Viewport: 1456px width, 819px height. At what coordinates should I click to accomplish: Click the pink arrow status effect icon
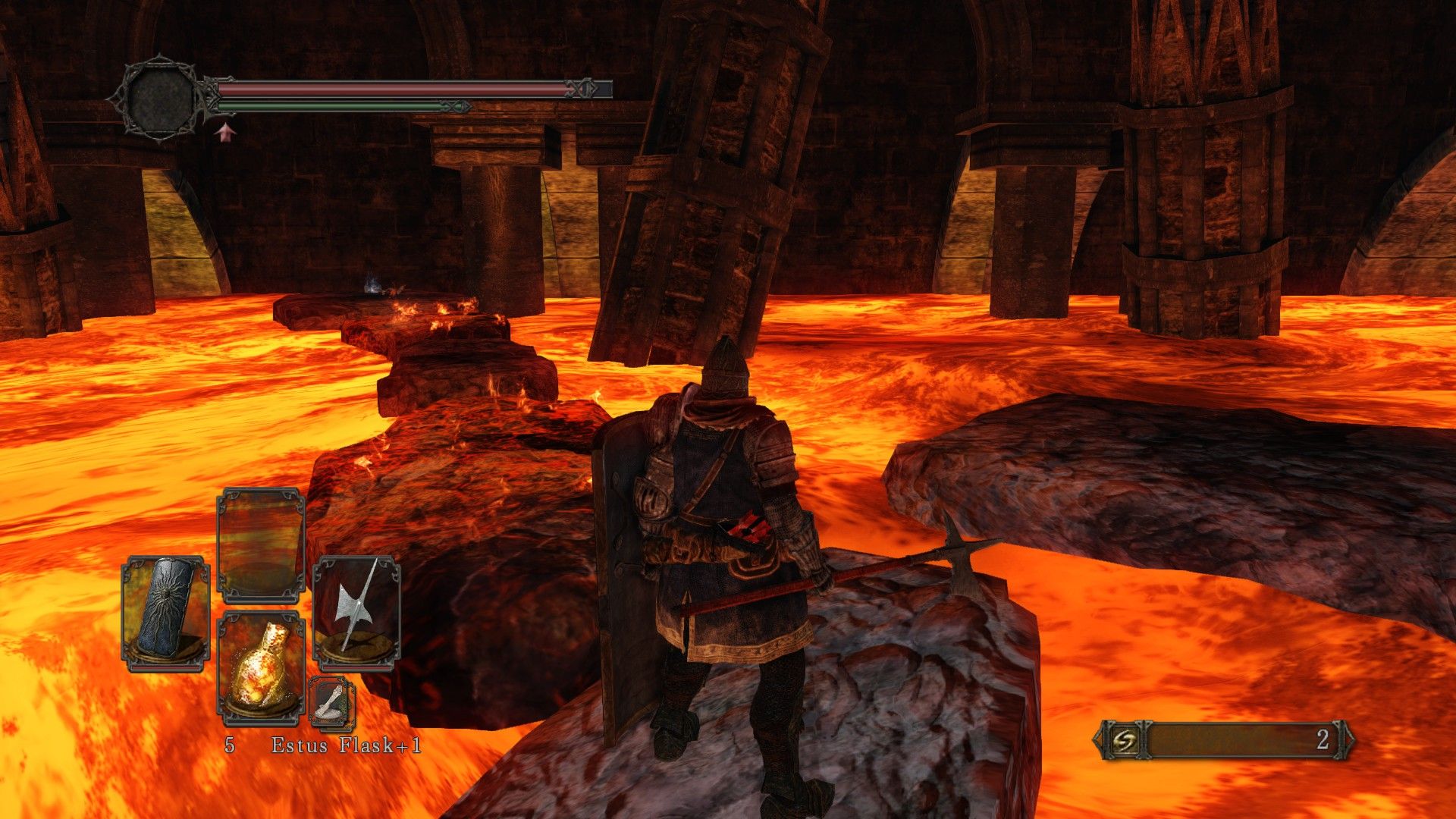[x=224, y=133]
